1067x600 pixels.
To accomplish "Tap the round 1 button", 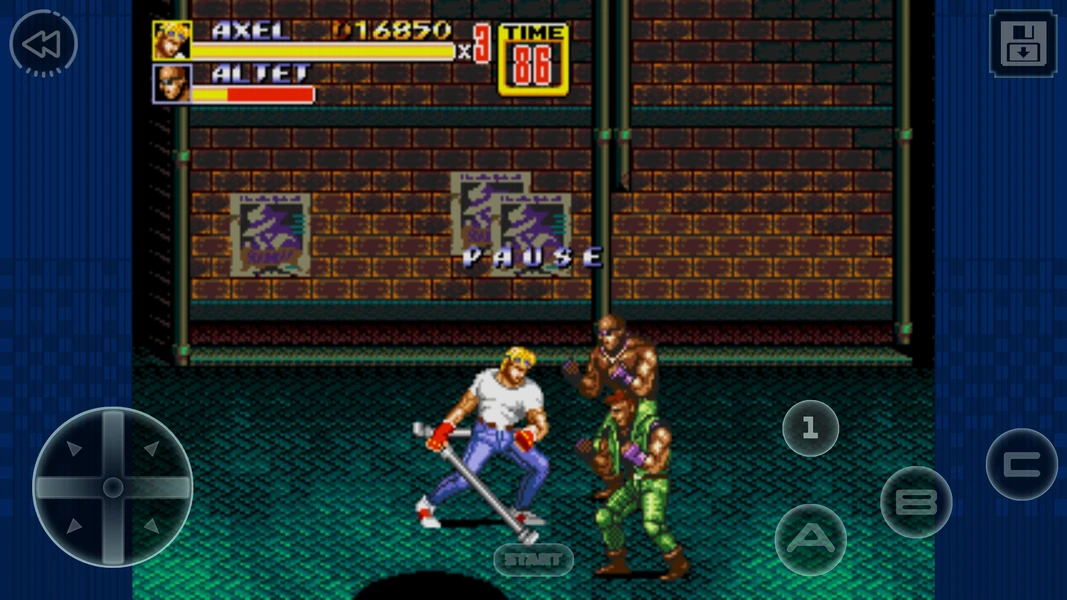I will pyautogui.click(x=810, y=428).
